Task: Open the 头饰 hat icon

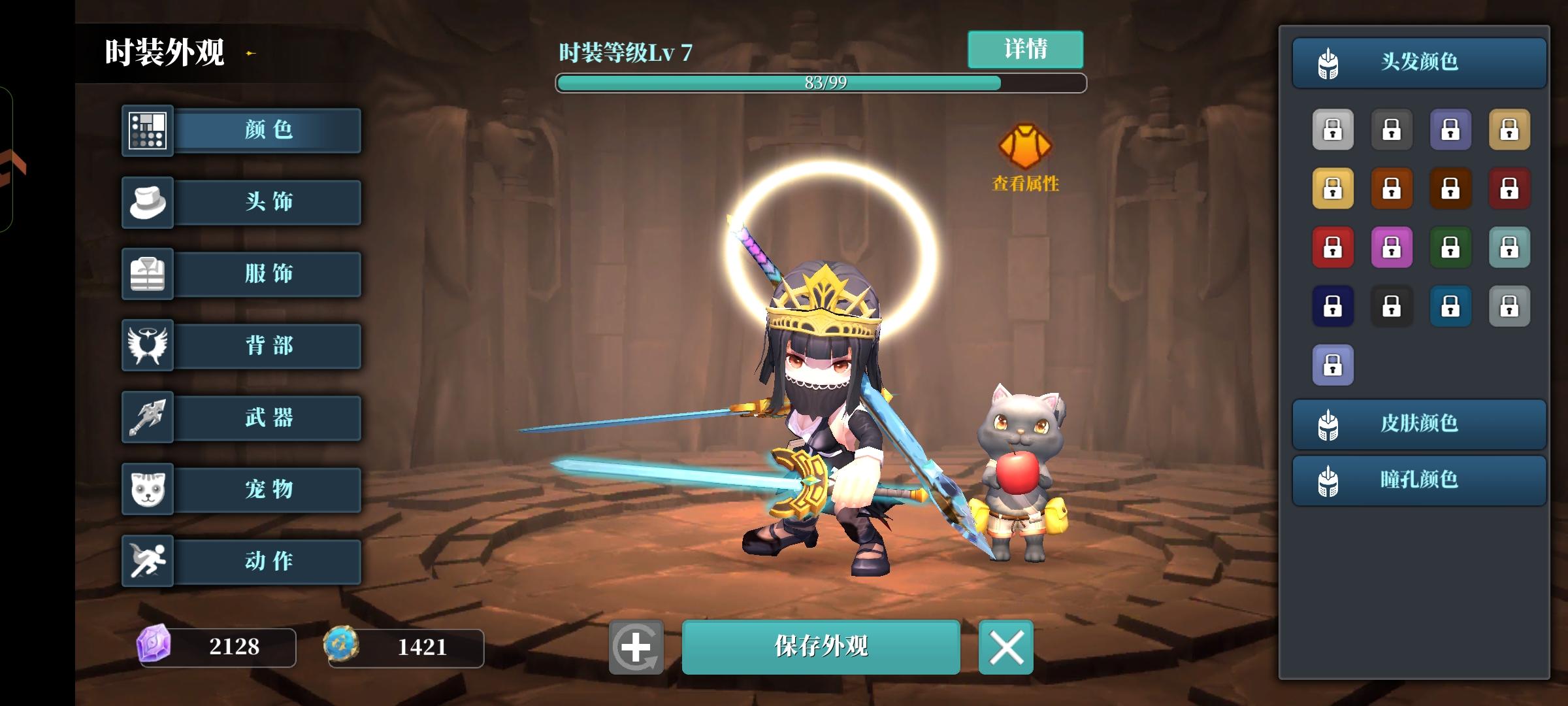Action: click(147, 202)
